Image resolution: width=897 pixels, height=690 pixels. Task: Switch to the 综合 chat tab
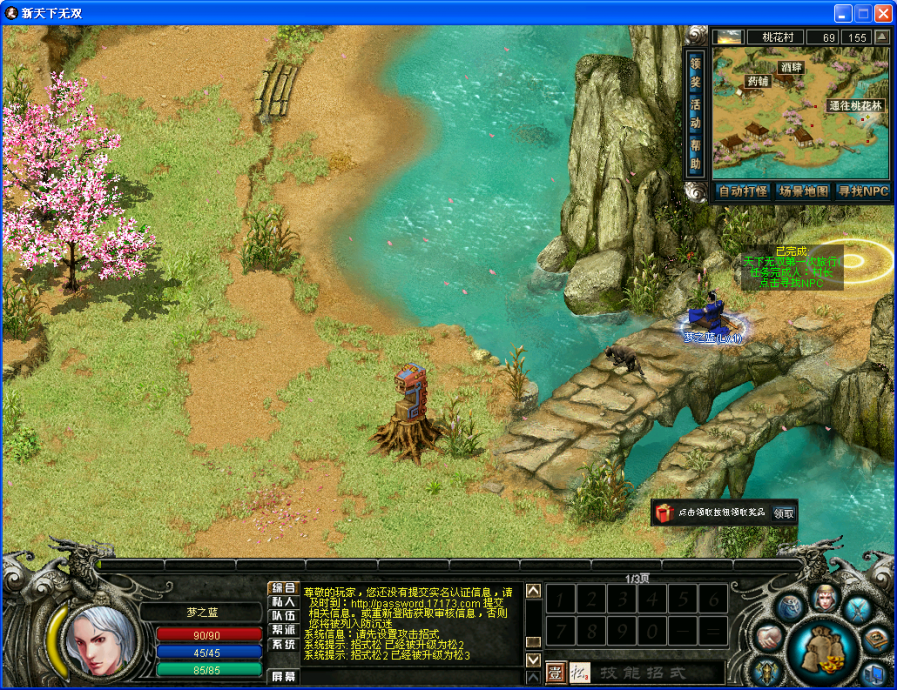pos(283,588)
